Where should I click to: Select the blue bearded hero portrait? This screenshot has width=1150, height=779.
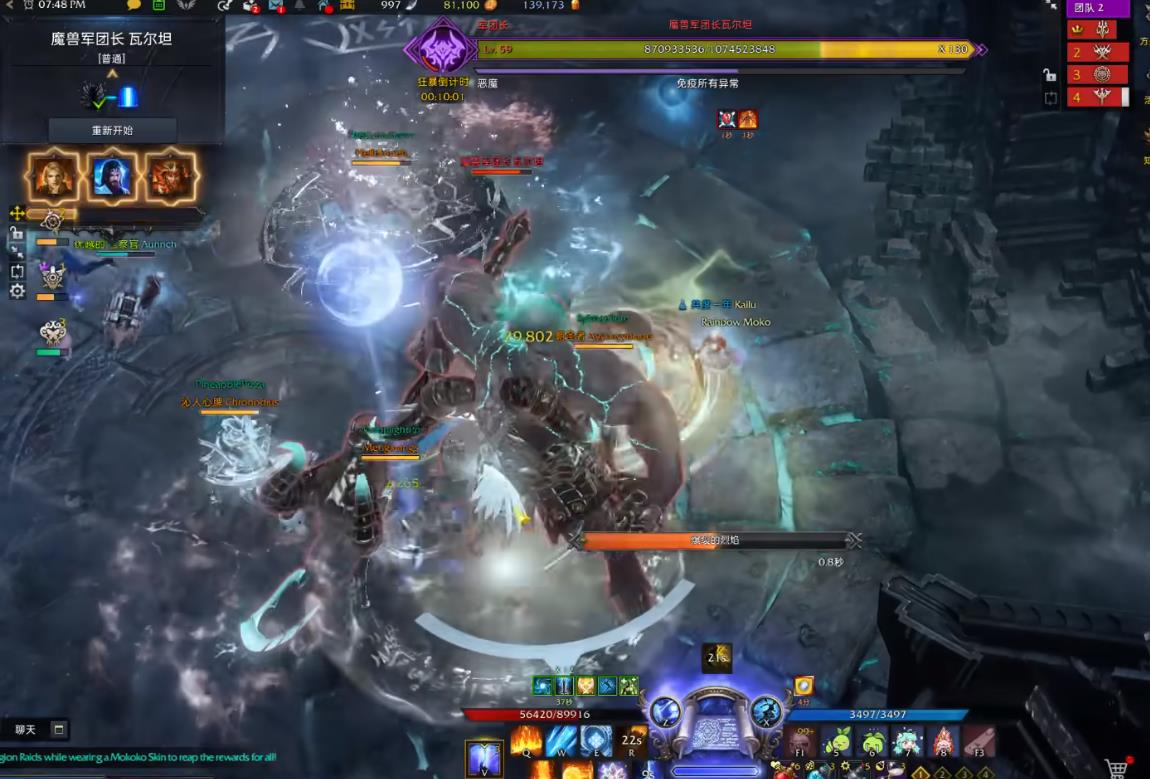pos(112,176)
